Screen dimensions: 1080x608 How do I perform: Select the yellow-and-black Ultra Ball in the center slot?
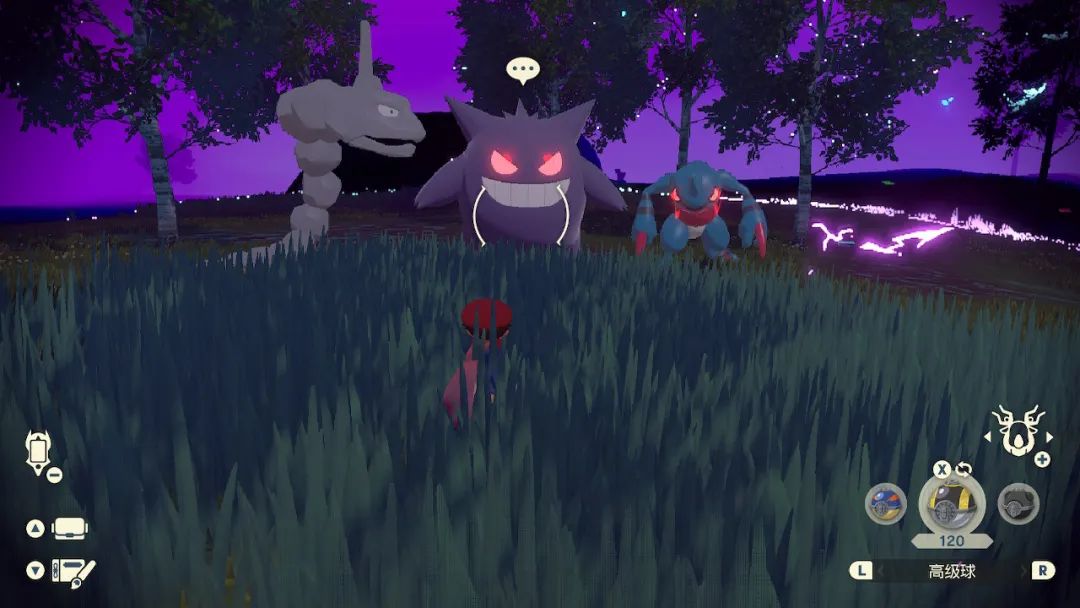click(952, 504)
